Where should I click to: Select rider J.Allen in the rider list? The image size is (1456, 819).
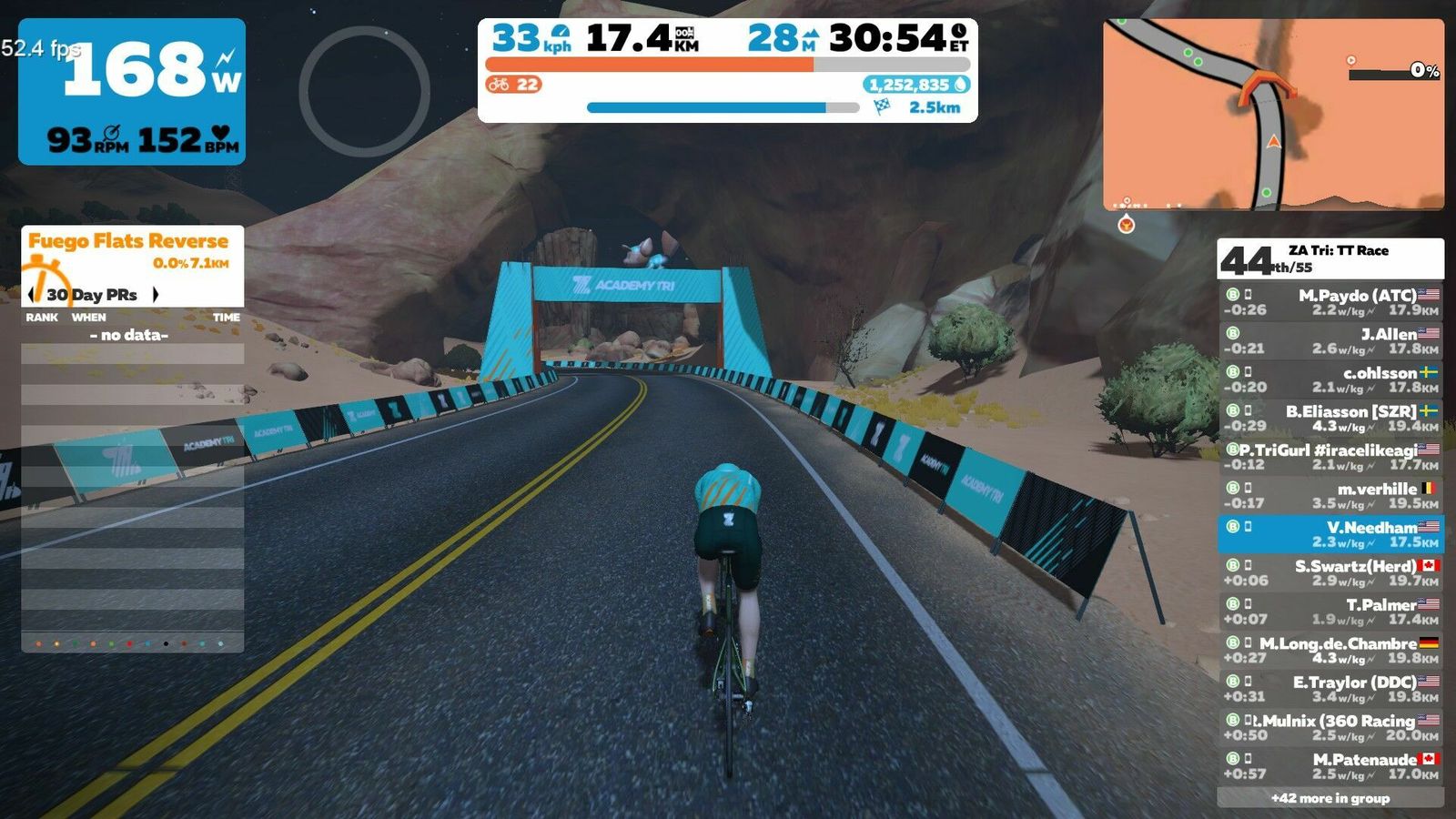click(1330, 341)
